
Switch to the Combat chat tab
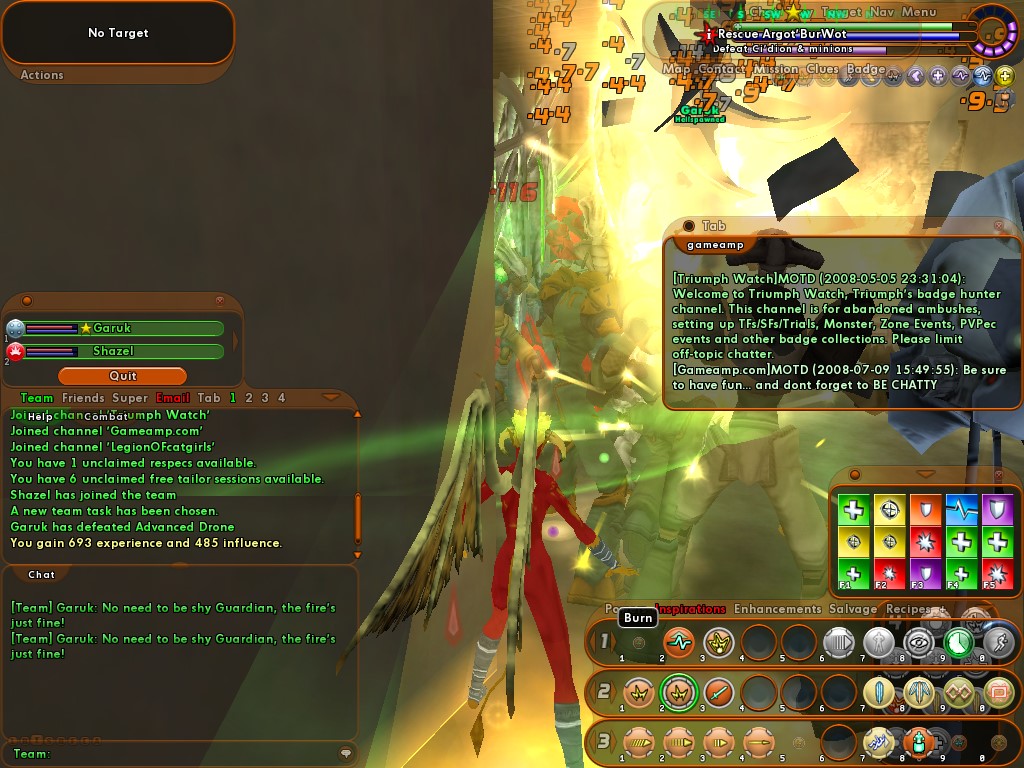tap(105, 416)
